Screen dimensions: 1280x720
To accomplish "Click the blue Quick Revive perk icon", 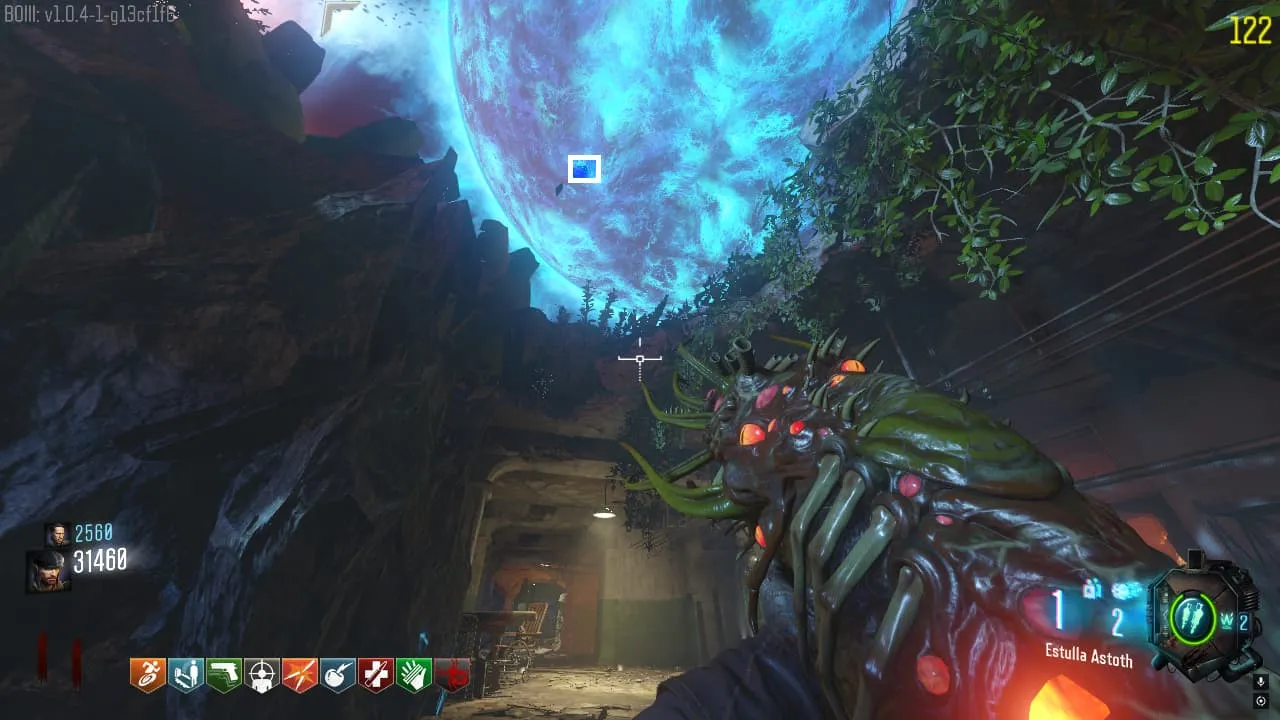I will tap(186, 676).
